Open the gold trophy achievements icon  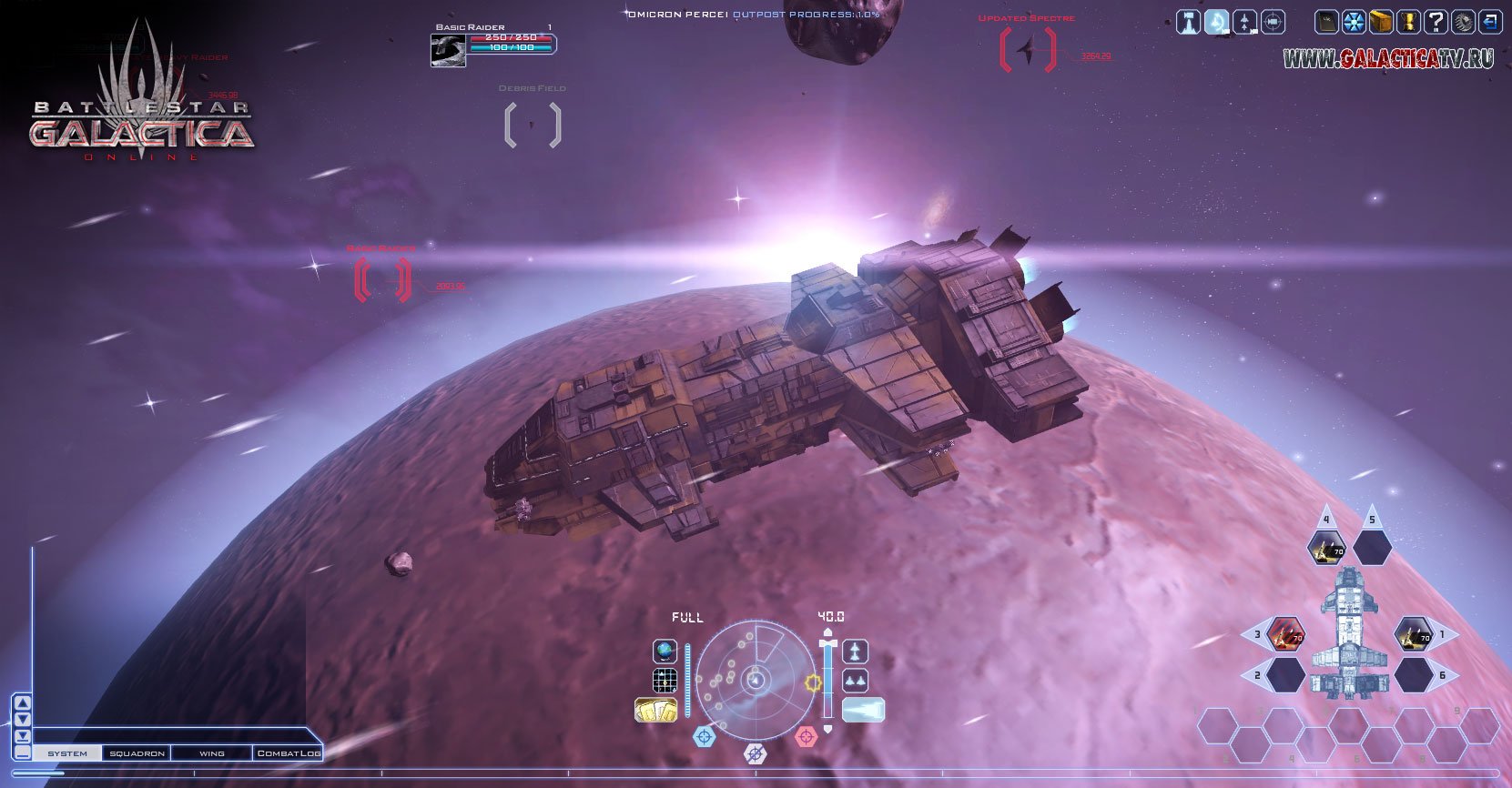[1408, 22]
